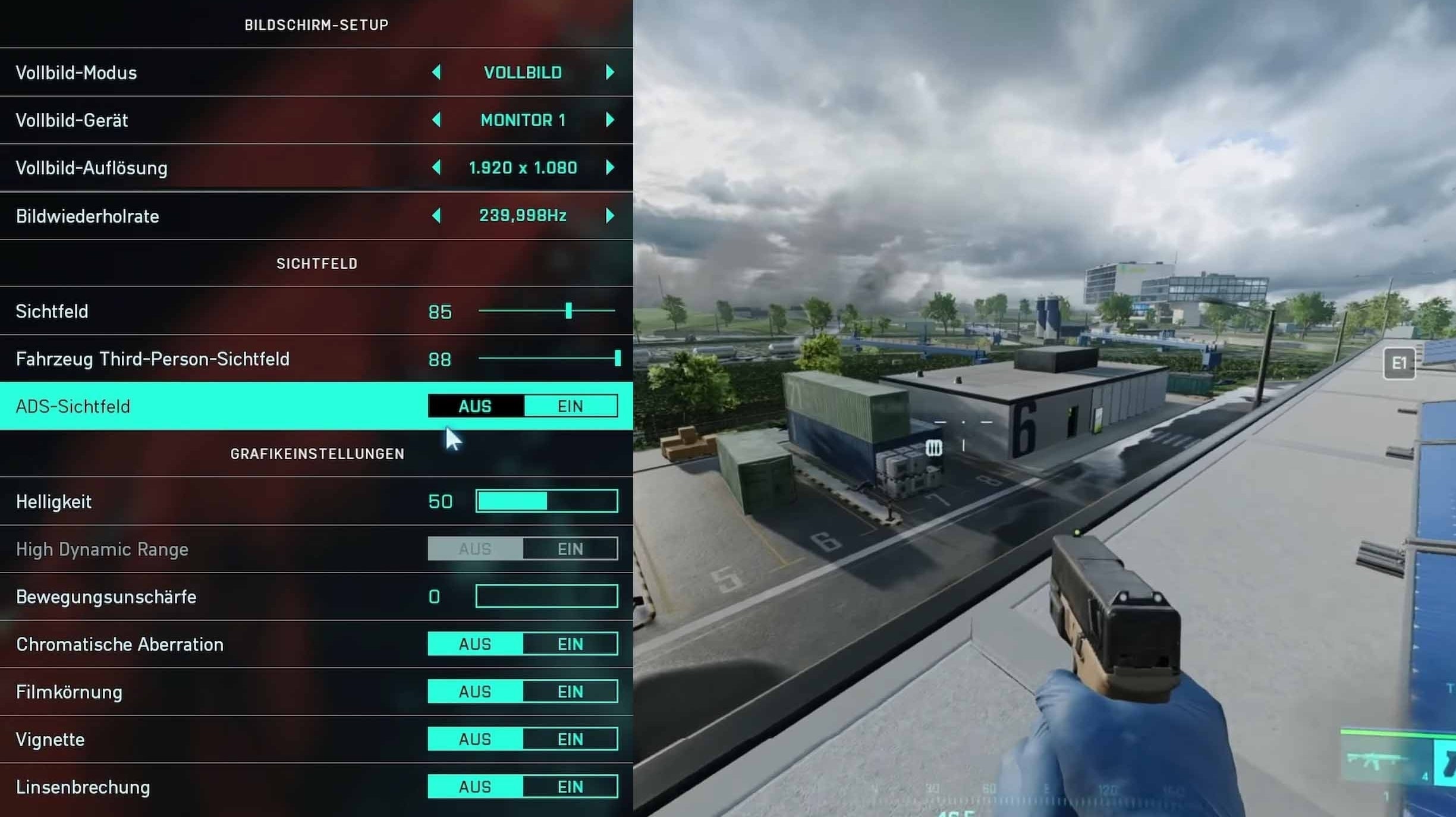The image size is (1456, 817).
Task: Click the GRAFIKEINSTELLUNGEN section header
Action: coord(317,453)
